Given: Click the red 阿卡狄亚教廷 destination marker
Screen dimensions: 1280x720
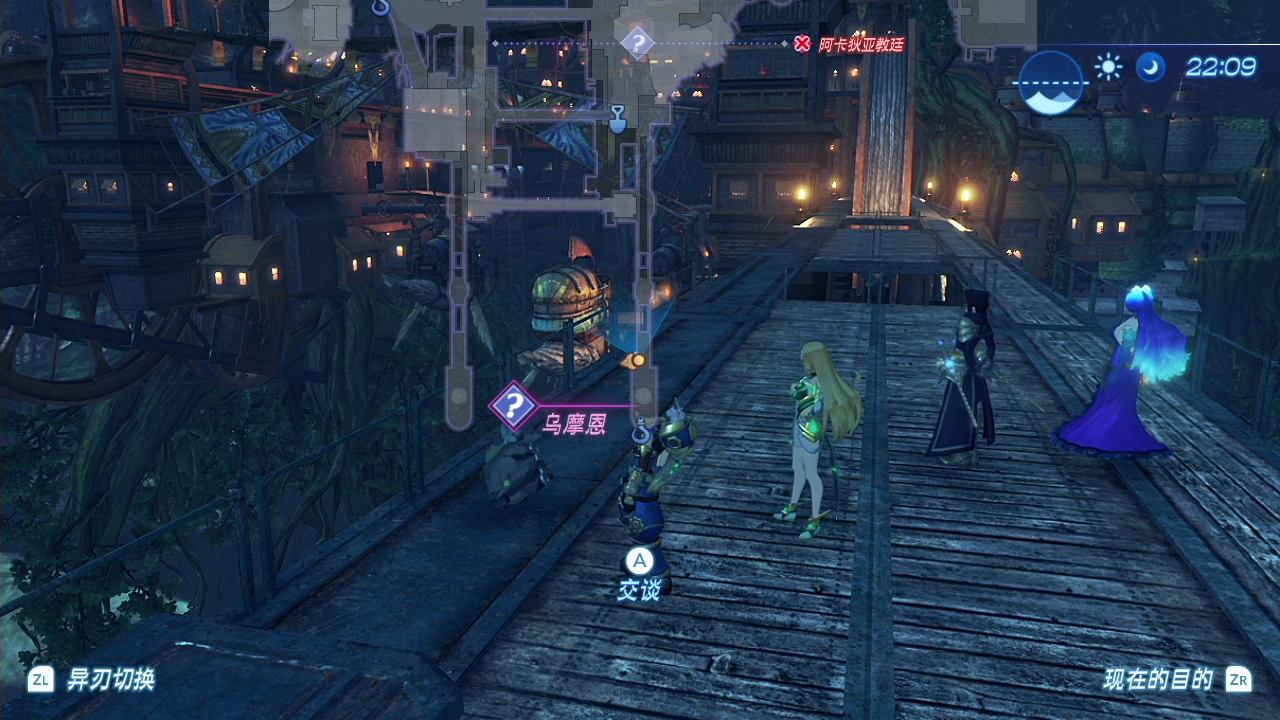Looking at the screenshot, I should 802,43.
